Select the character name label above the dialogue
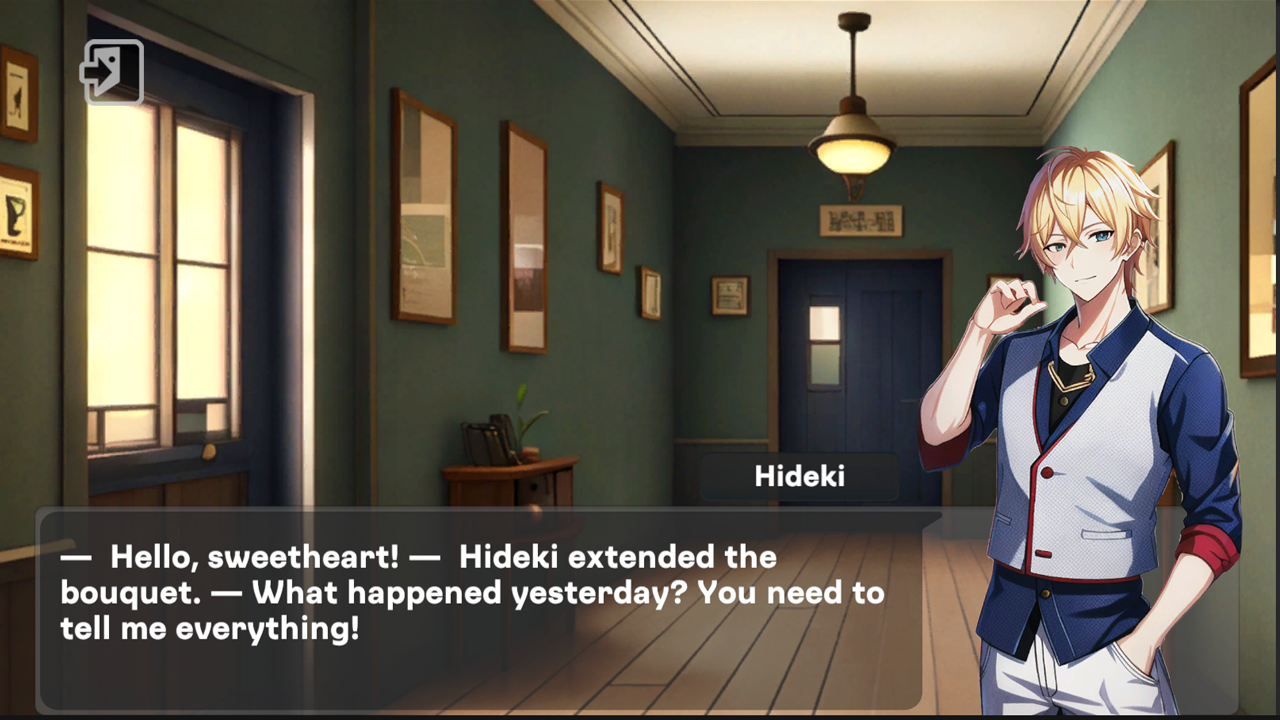 point(798,476)
